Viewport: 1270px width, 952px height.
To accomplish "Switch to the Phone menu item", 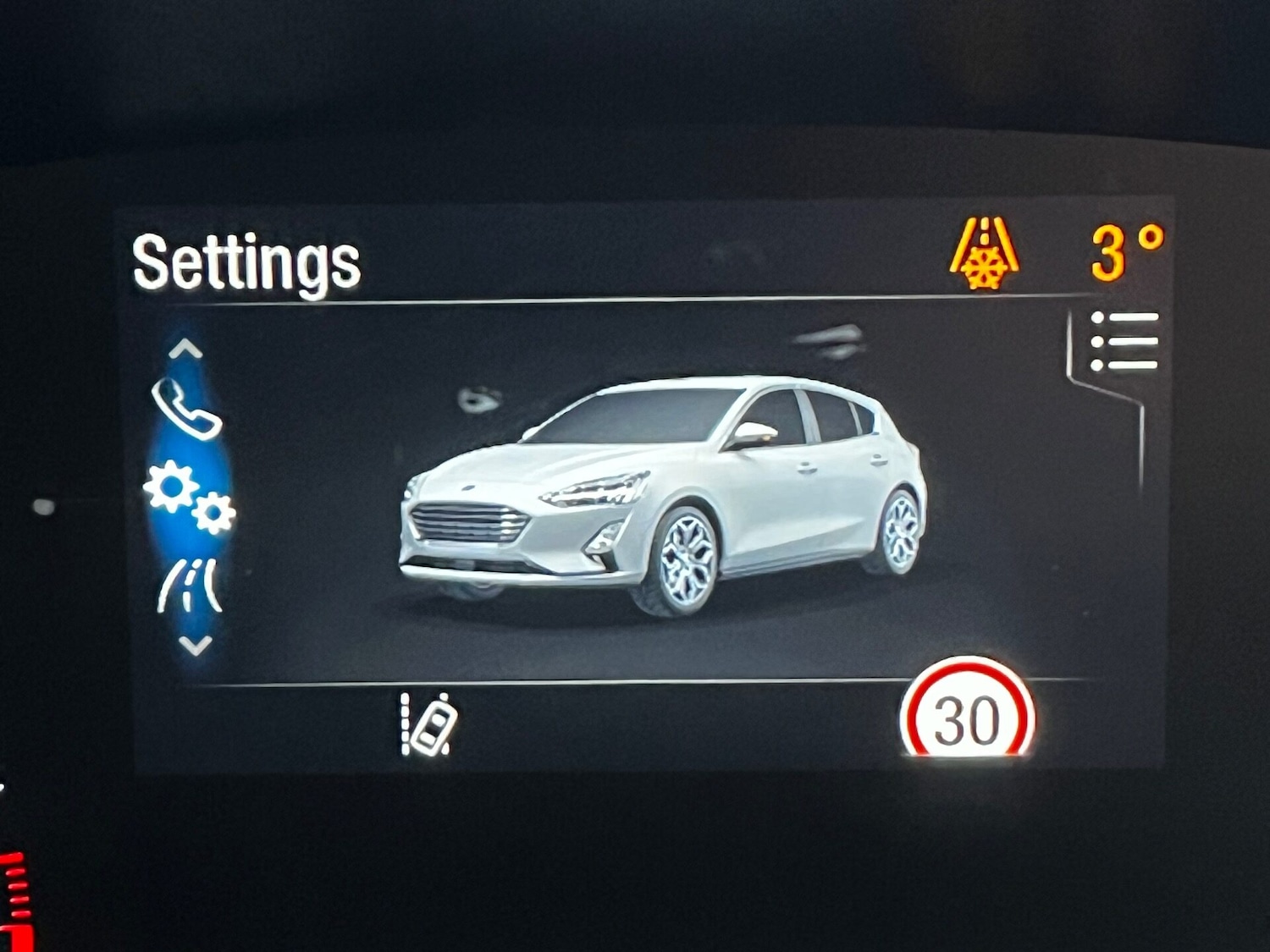I will [188, 412].
